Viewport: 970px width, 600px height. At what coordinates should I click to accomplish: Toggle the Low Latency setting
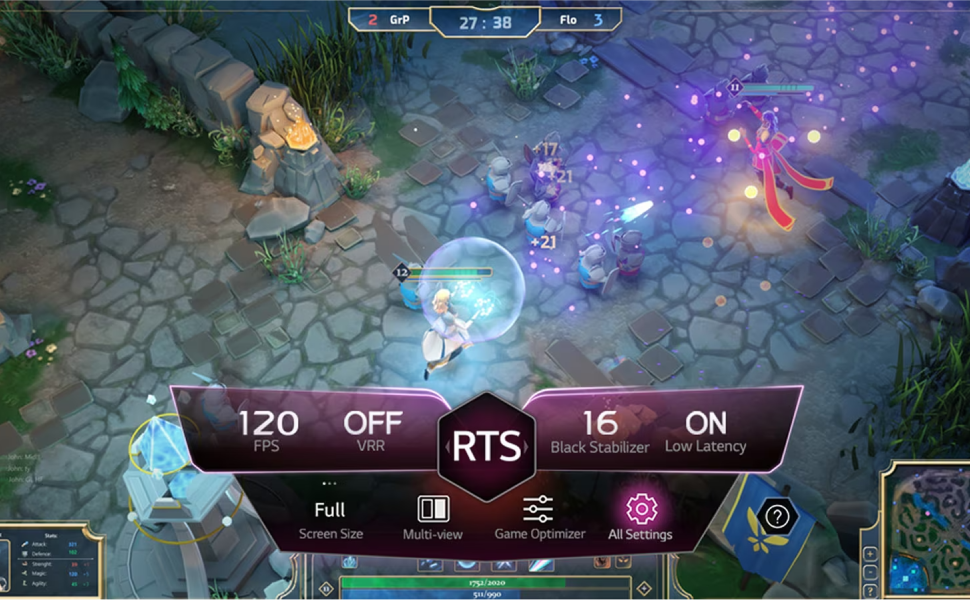[x=705, y=431]
